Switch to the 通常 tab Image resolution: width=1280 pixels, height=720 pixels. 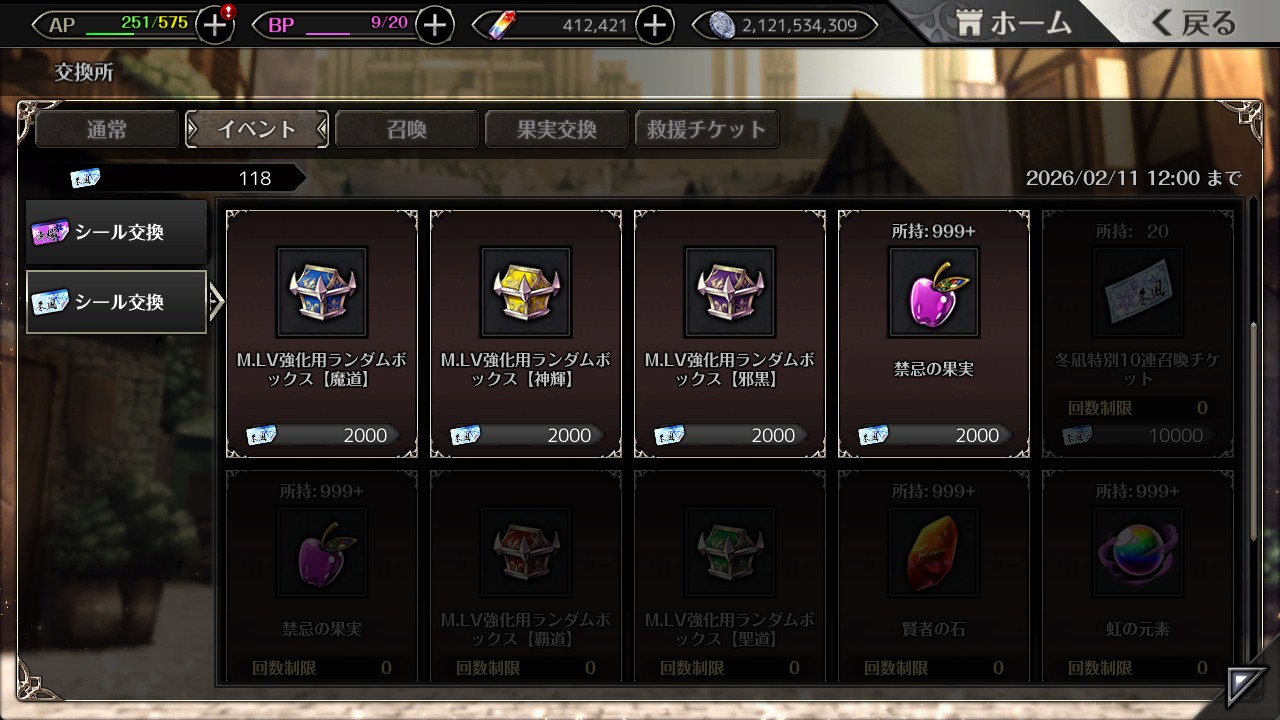(107, 129)
